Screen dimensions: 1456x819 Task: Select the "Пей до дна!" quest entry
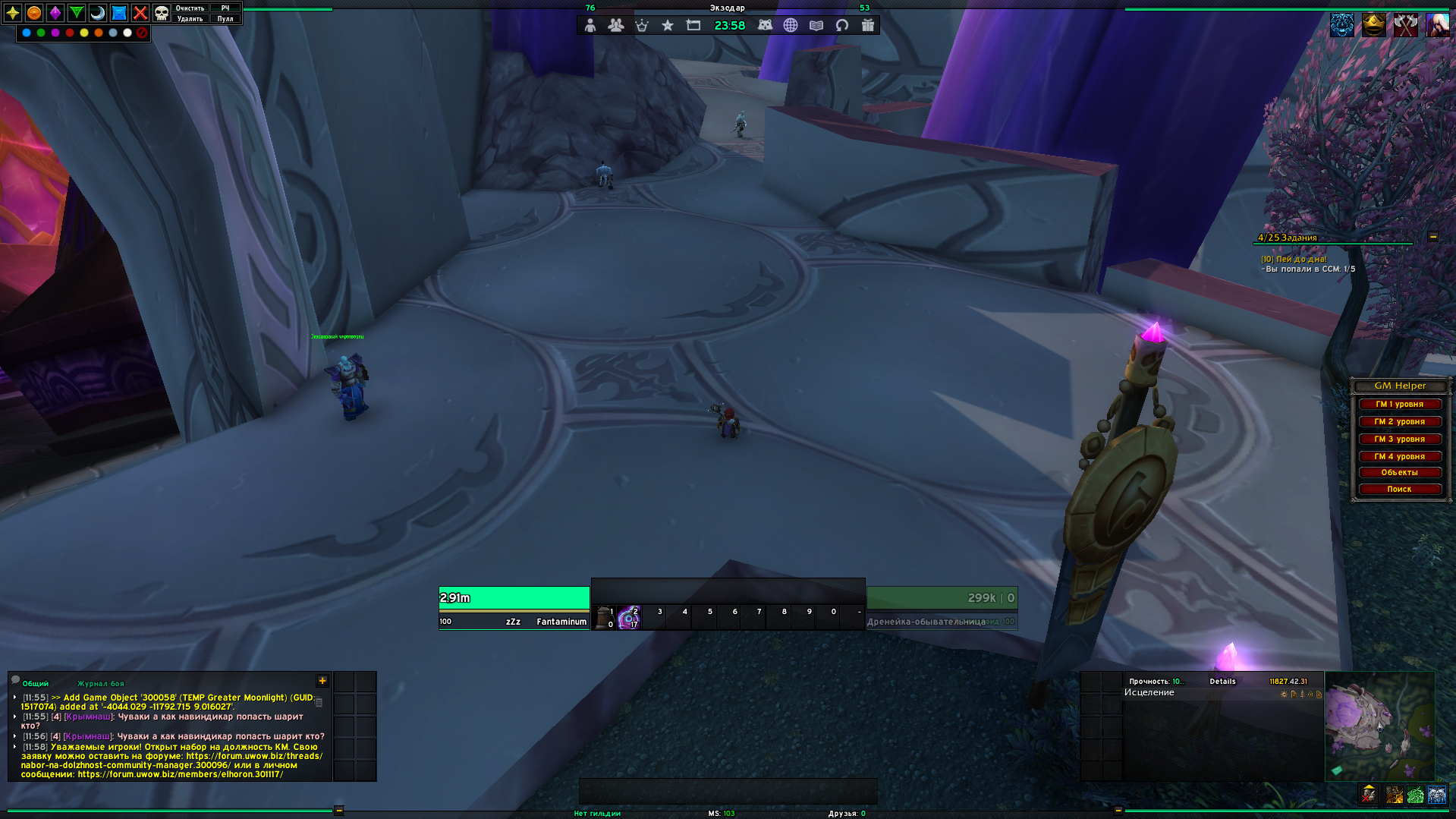tap(1300, 260)
